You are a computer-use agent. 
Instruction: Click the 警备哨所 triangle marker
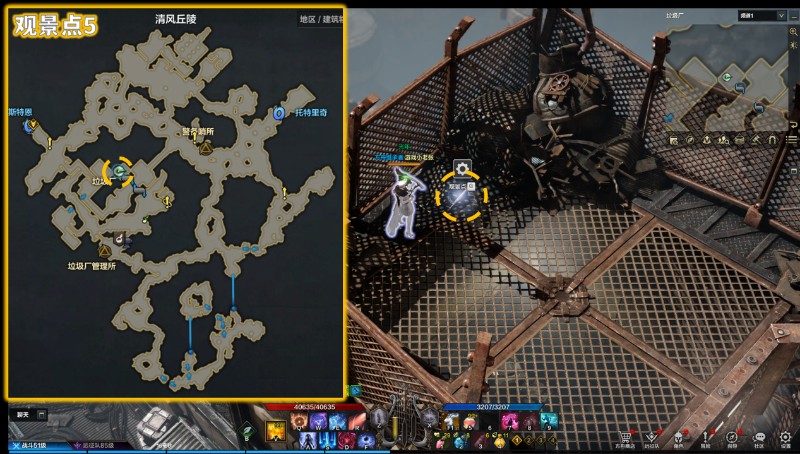[x=205, y=148]
